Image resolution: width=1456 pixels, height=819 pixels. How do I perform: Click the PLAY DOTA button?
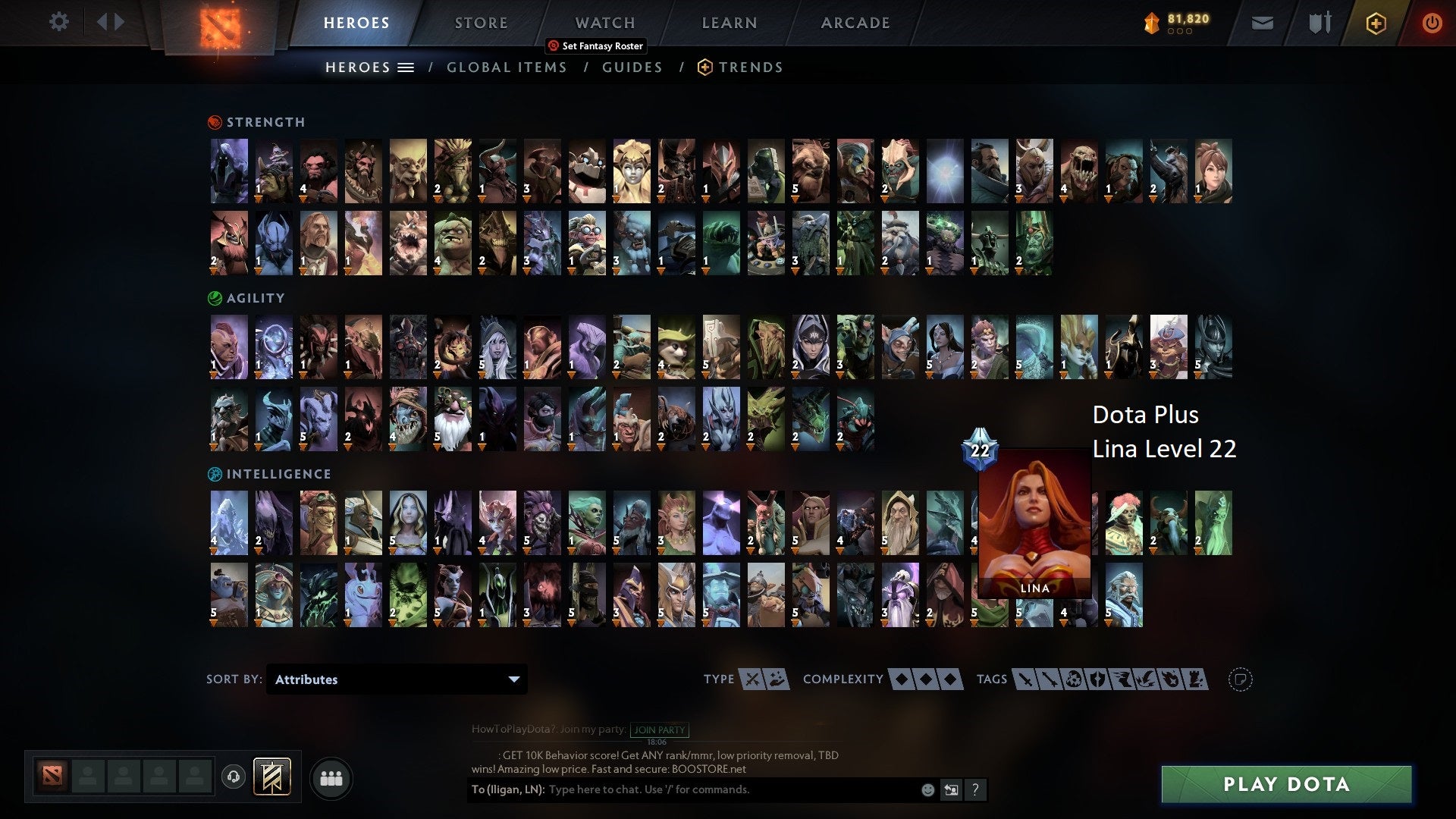coord(1284,785)
